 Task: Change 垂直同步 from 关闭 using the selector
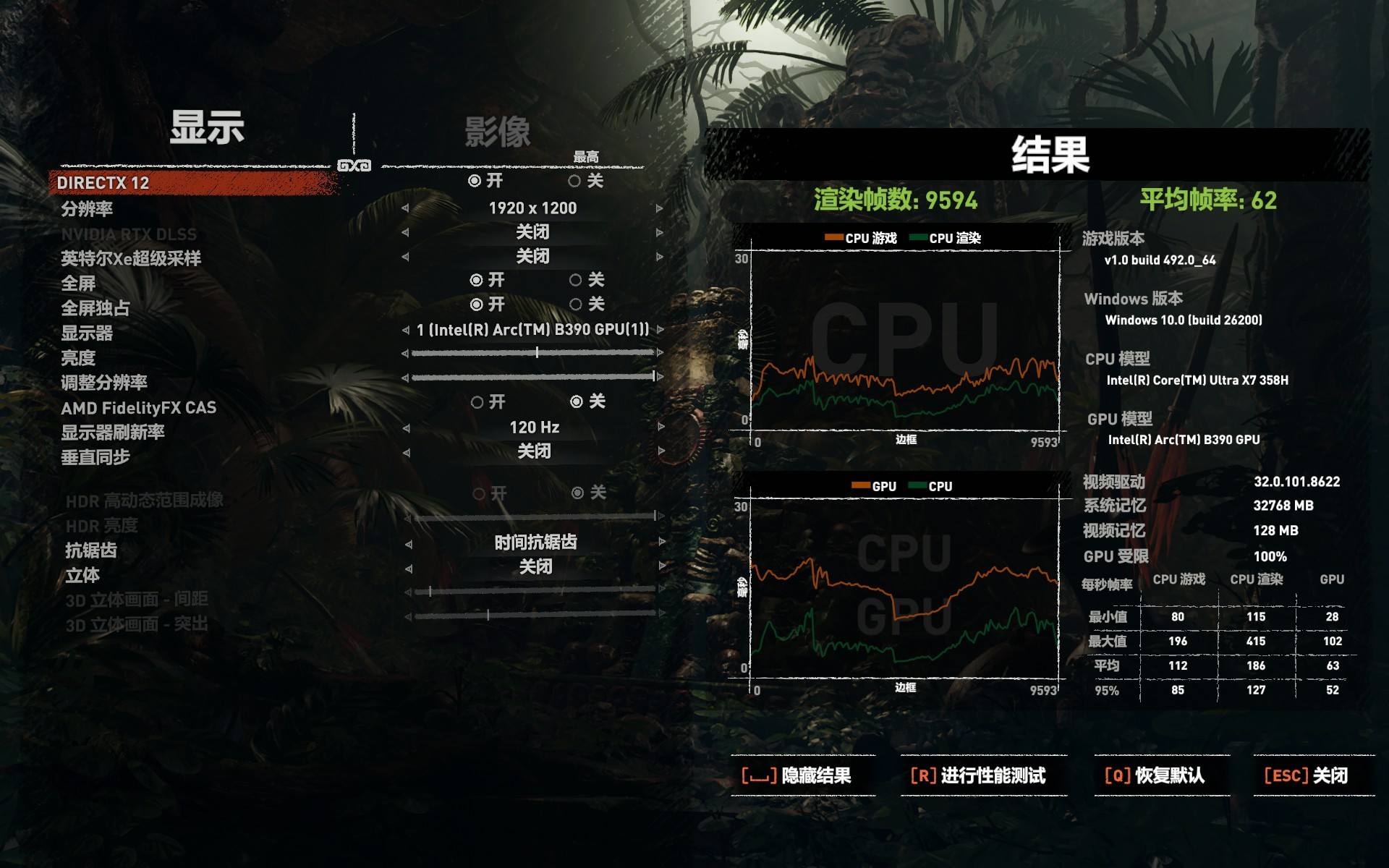point(532,451)
